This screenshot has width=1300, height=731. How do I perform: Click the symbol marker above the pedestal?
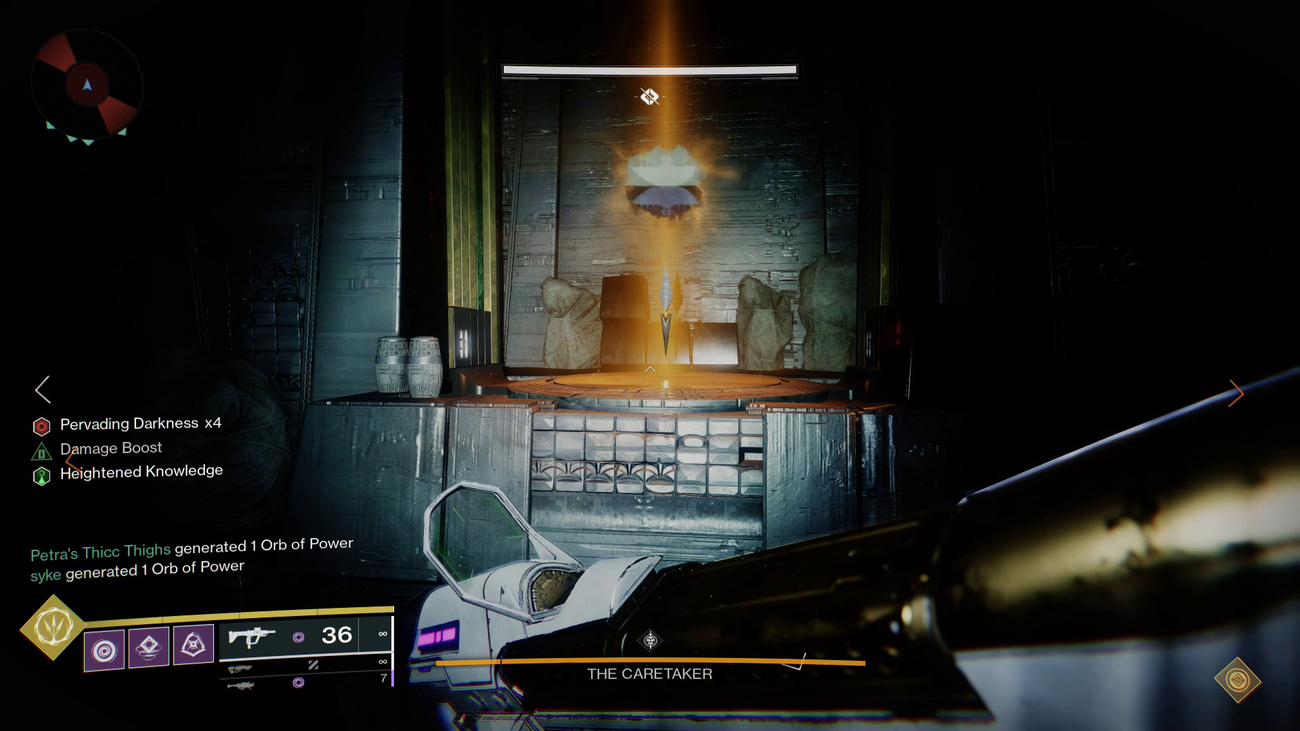649,96
